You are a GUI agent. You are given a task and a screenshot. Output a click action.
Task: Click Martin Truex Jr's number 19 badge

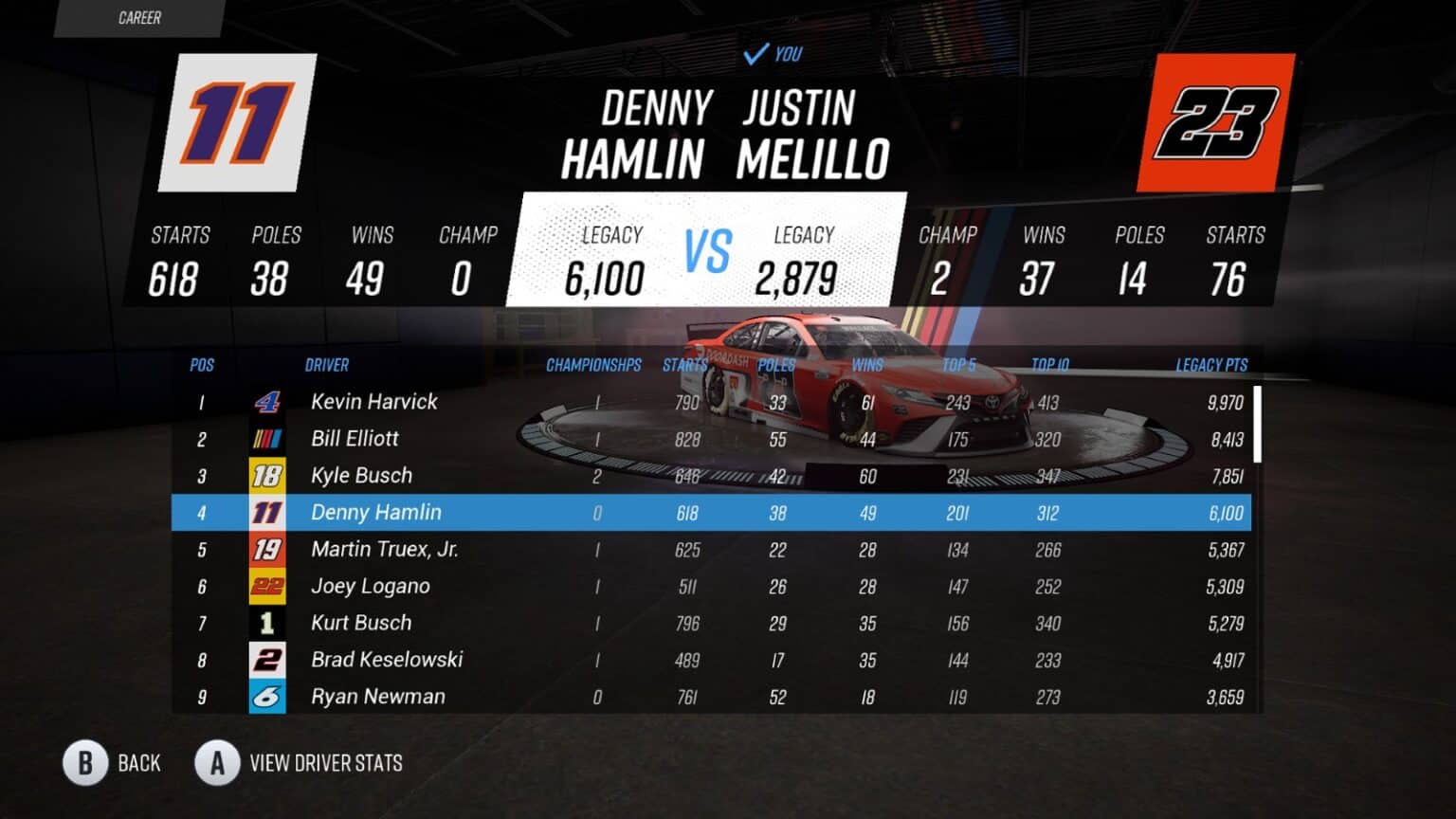point(267,549)
